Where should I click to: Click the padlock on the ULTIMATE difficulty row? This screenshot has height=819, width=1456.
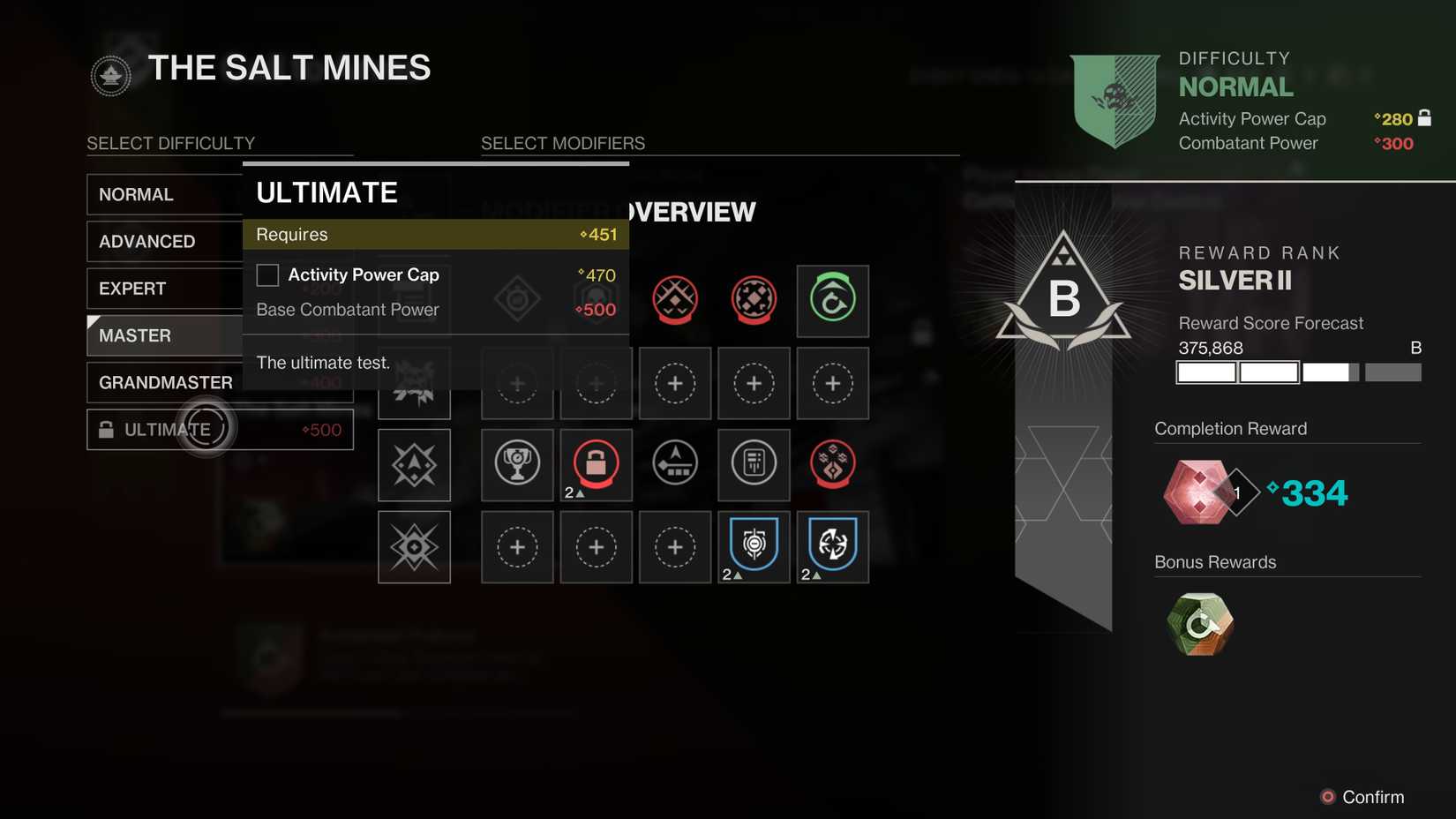click(x=108, y=429)
